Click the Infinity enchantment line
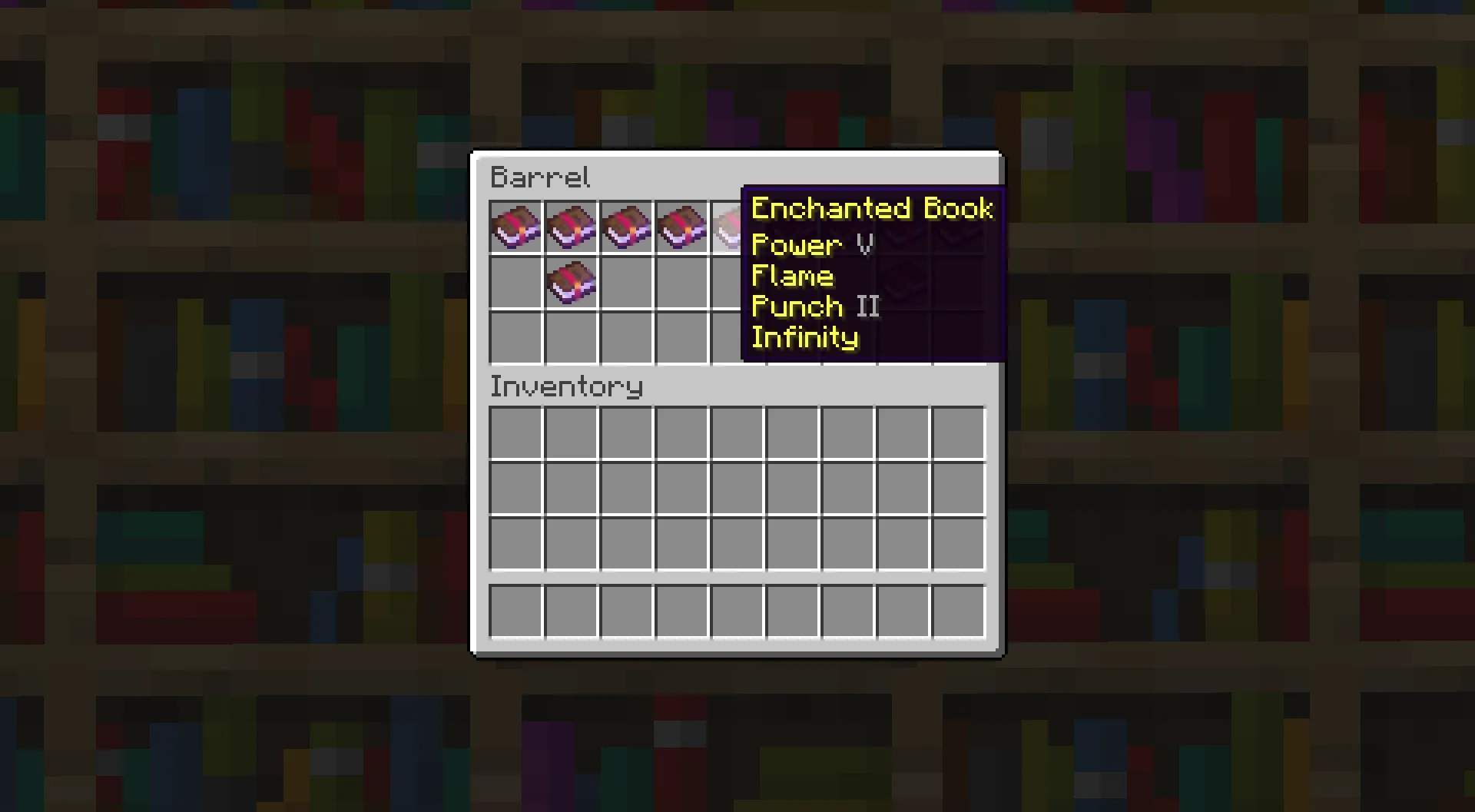This screenshot has height=812, width=1475. [x=804, y=336]
